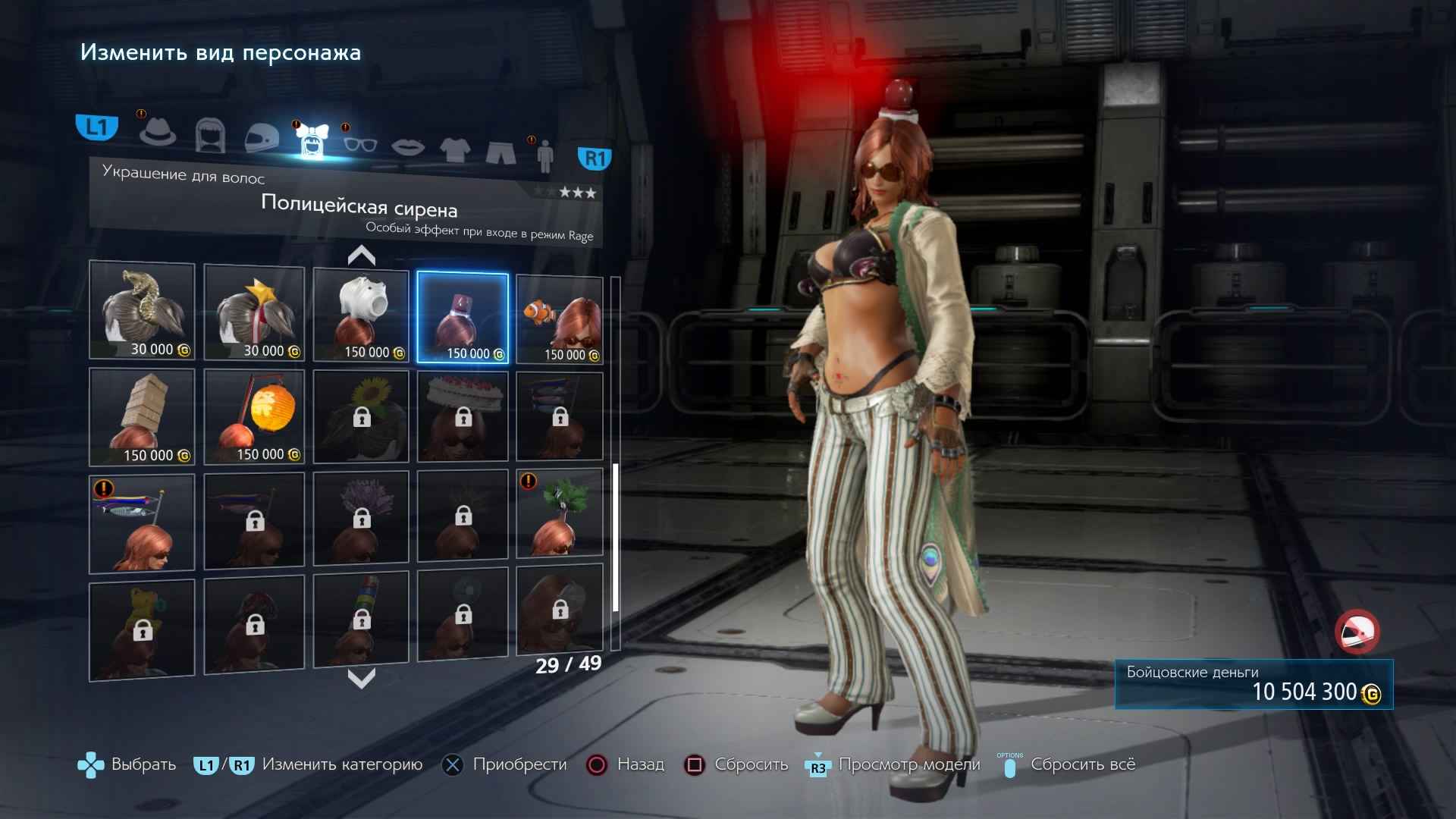Choose the clownfish hair accessory
Screen dimensions: 1456x819
560,320
